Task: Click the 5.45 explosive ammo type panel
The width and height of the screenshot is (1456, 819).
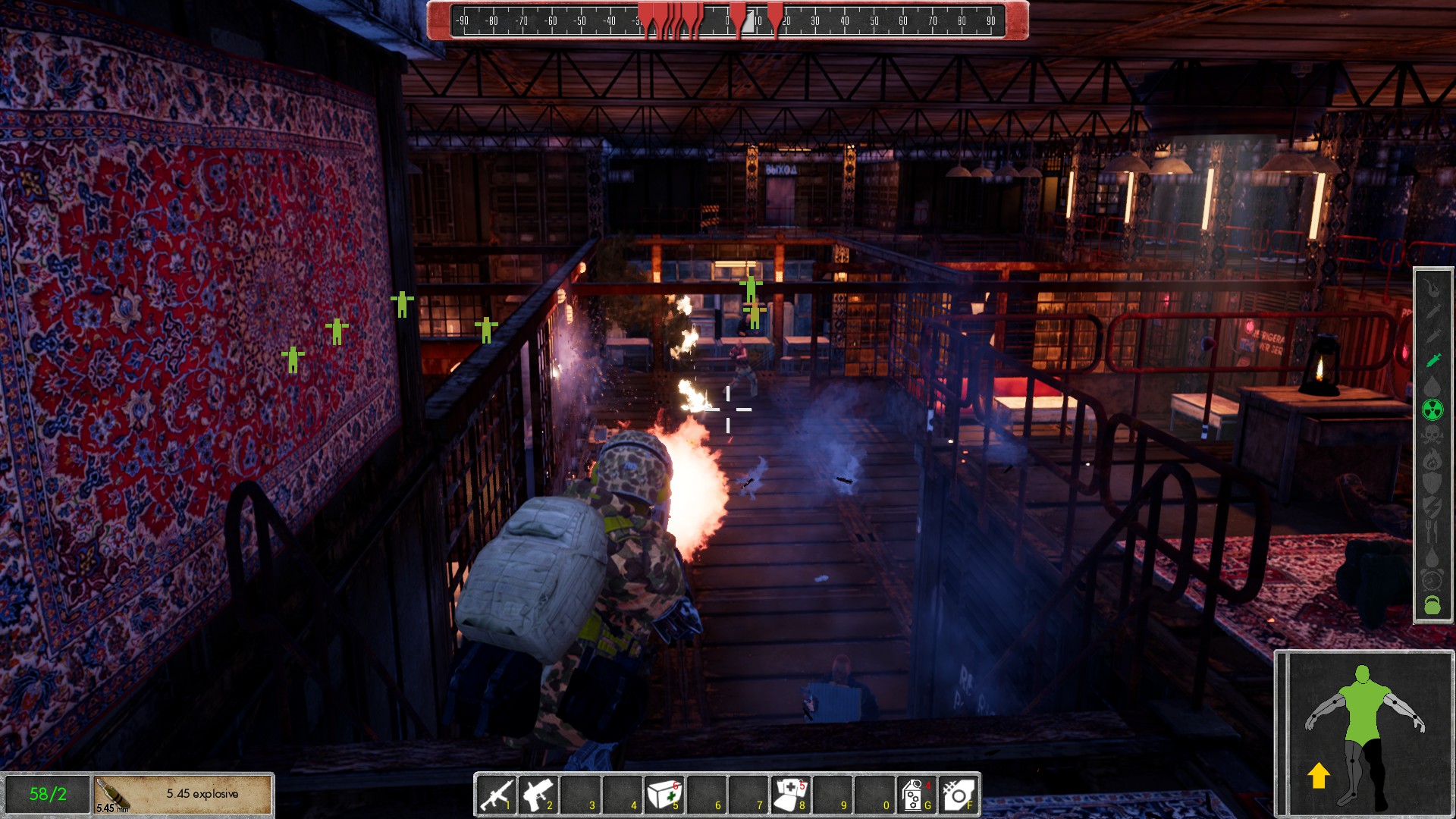Action: coord(183,794)
